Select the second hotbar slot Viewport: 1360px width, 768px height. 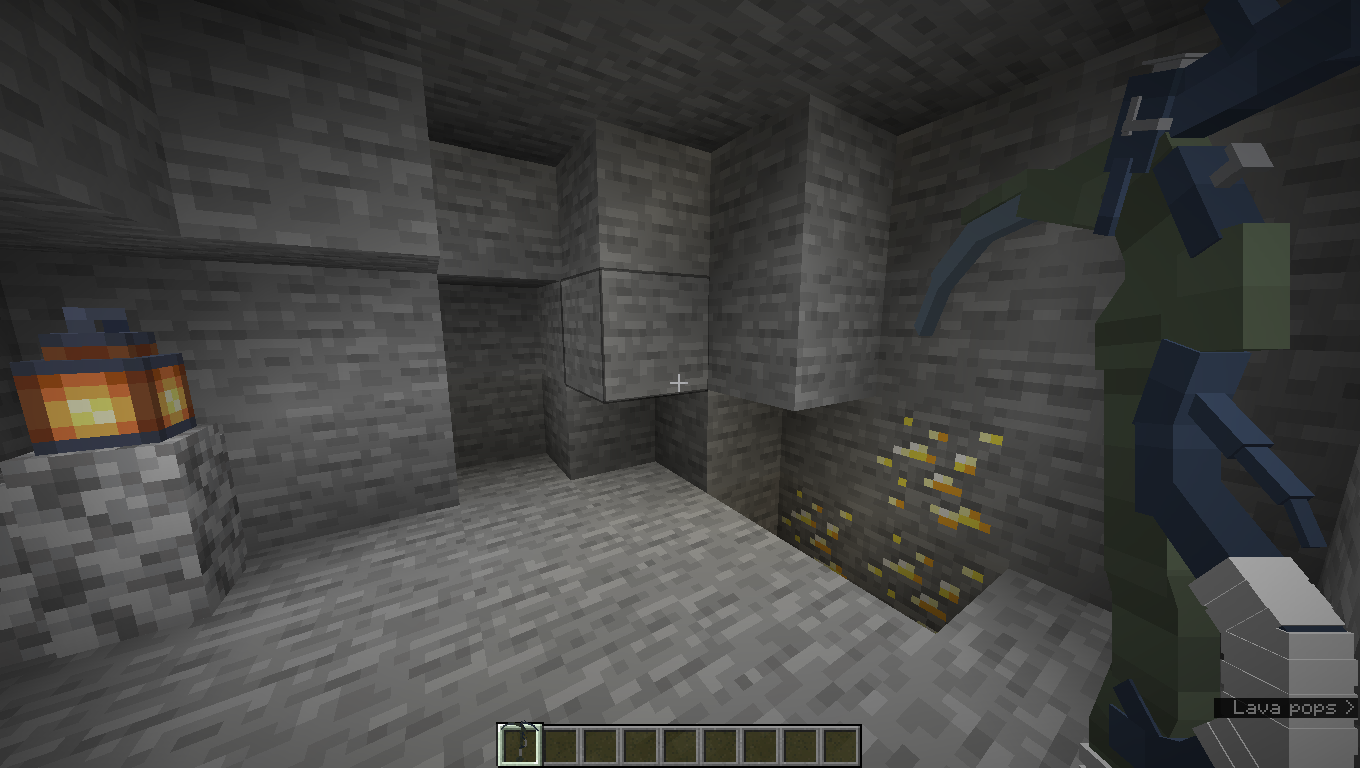tap(562, 740)
